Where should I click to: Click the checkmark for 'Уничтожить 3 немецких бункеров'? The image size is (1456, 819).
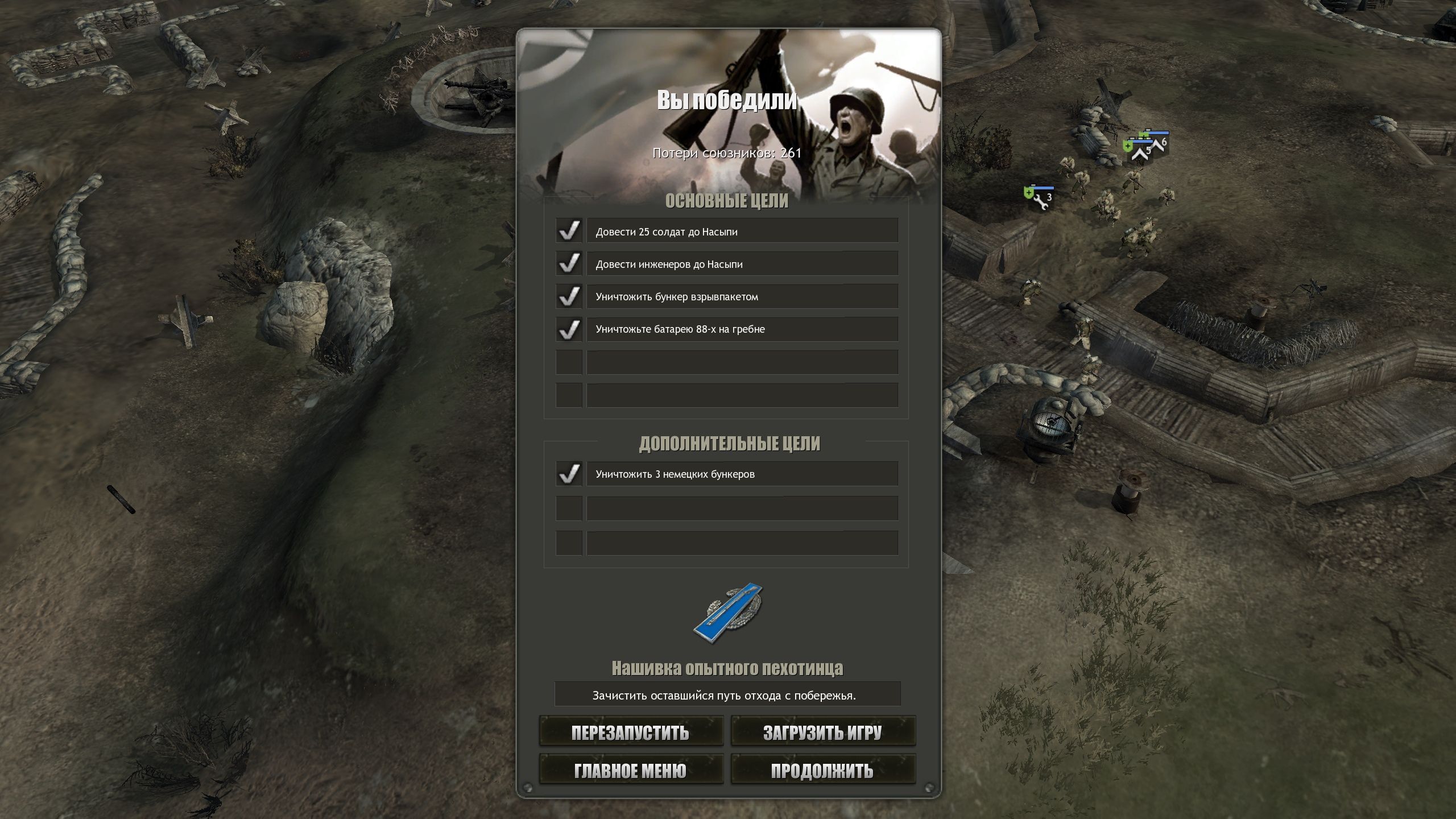click(x=568, y=474)
